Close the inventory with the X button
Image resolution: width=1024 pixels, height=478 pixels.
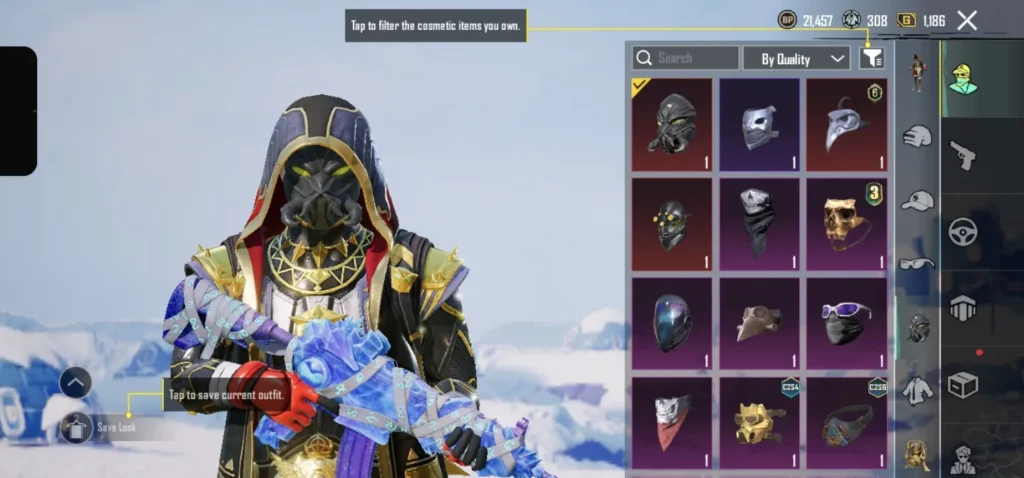(967, 20)
